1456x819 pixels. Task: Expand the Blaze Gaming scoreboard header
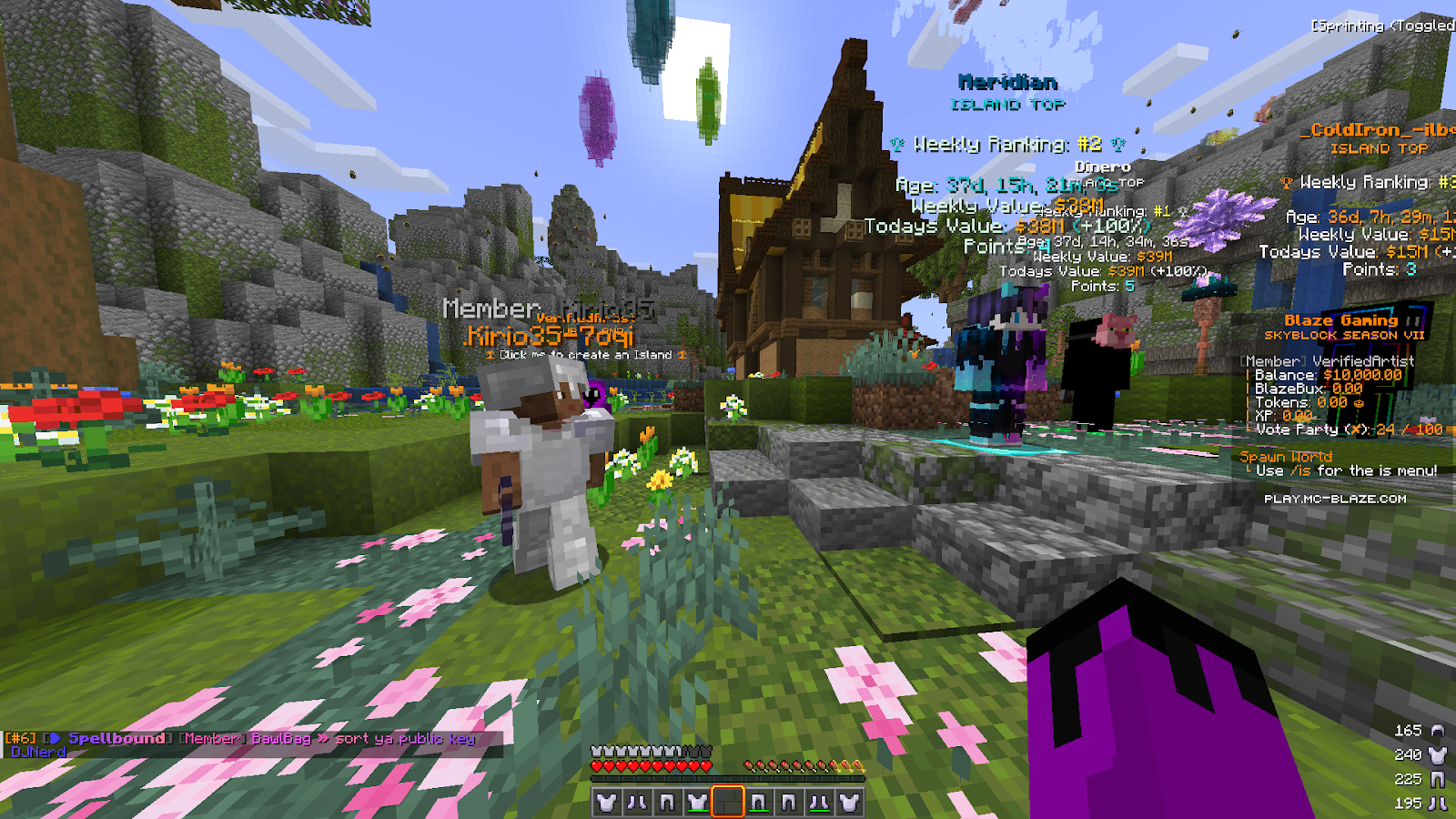tap(1341, 320)
